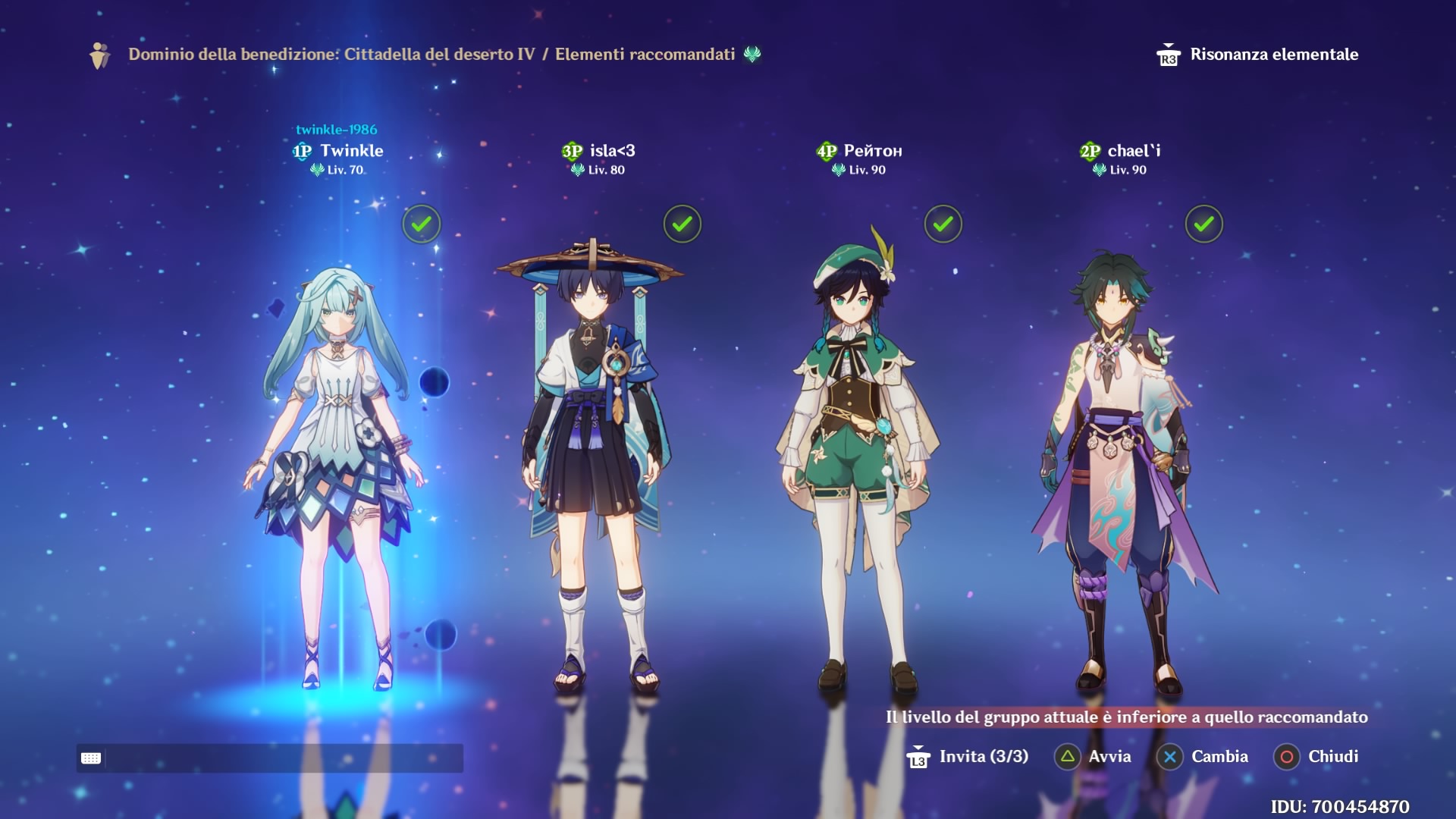Open the Invita (3/3) player list
Viewport: 1456px width, 819px height.
[x=968, y=757]
